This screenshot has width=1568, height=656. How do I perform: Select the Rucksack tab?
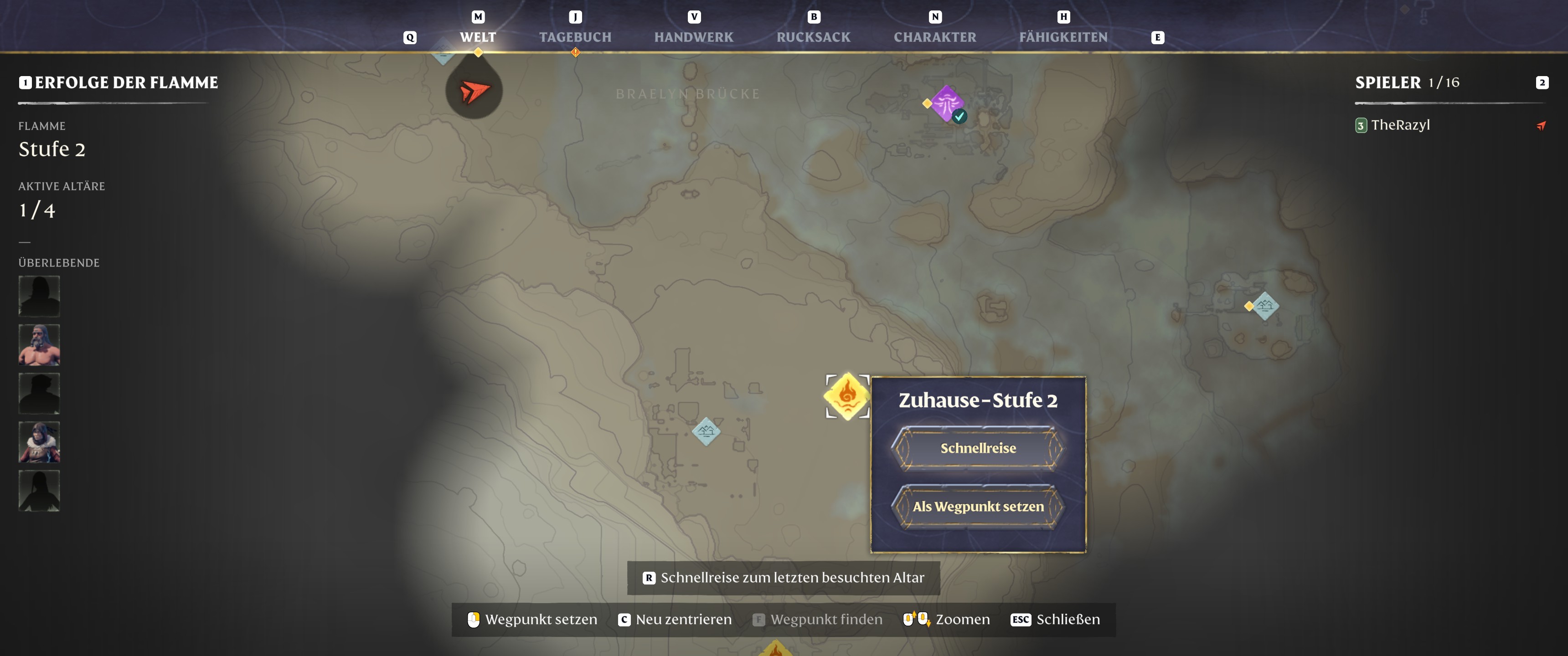(813, 37)
